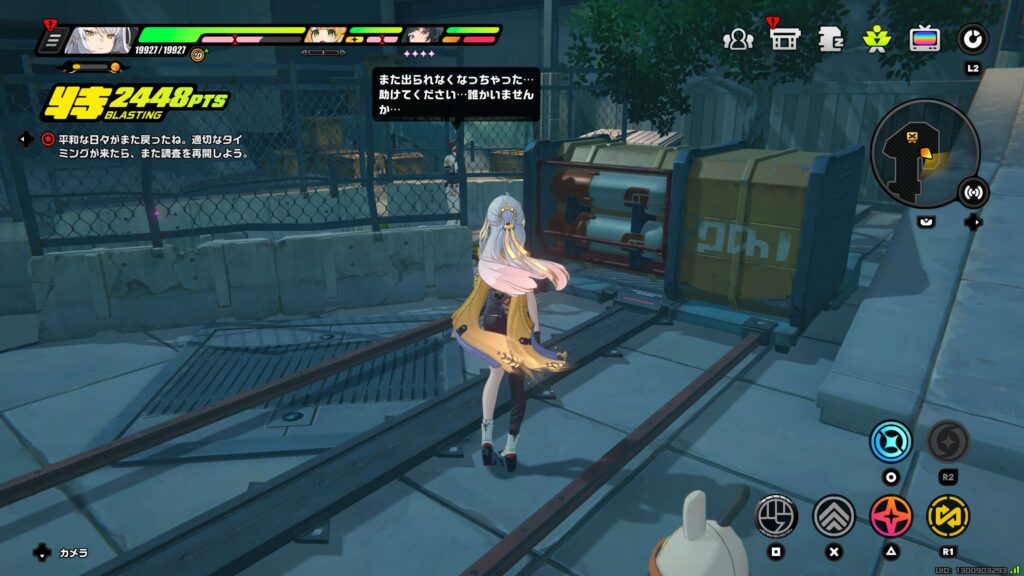Click the circular pie-chart icon
Image resolution: width=1024 pixels, height=576 pixels.
(x=972, y=39)
